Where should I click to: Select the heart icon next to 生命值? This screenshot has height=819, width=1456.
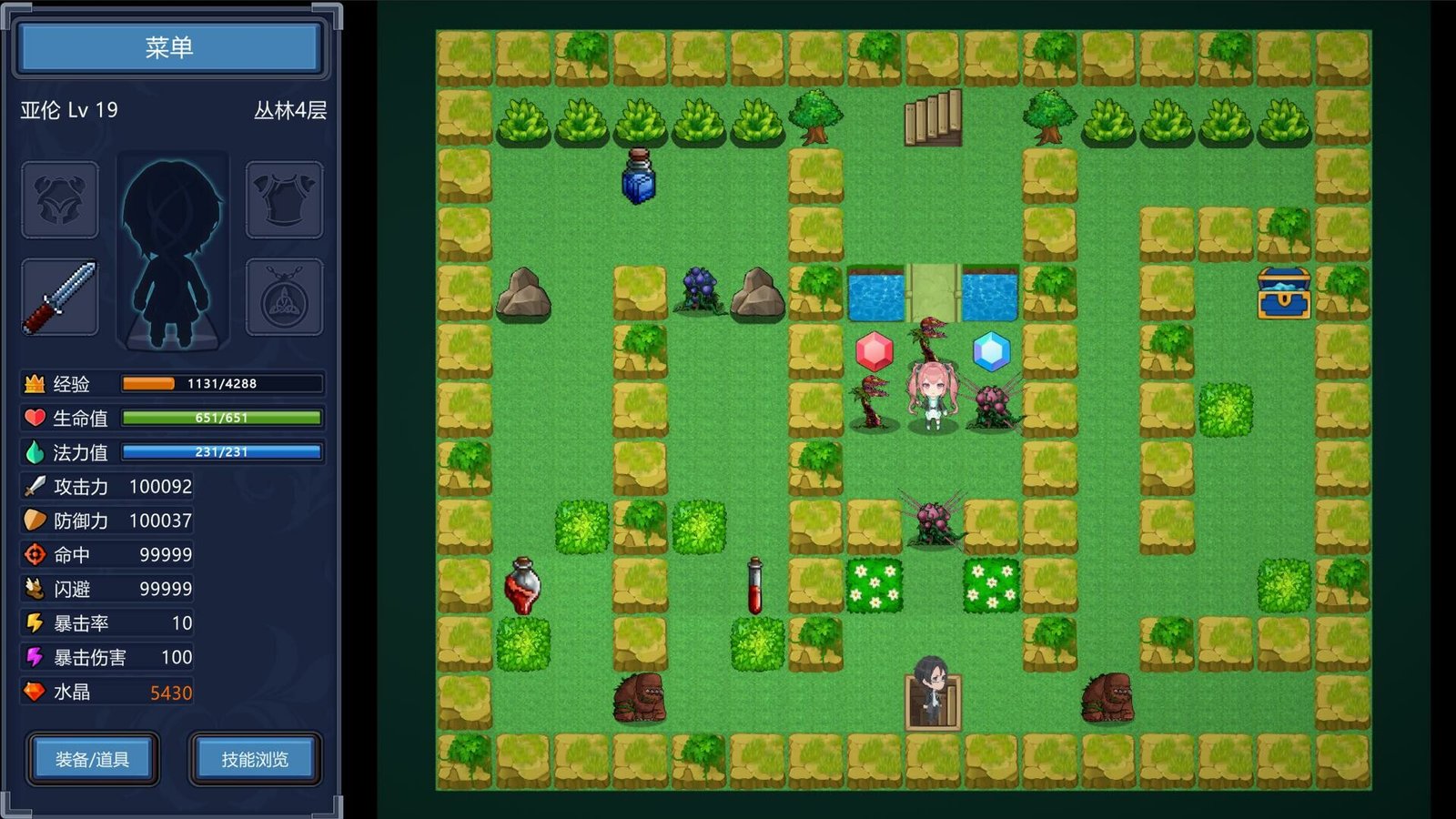pyautogui.click(x=34, y=418)
